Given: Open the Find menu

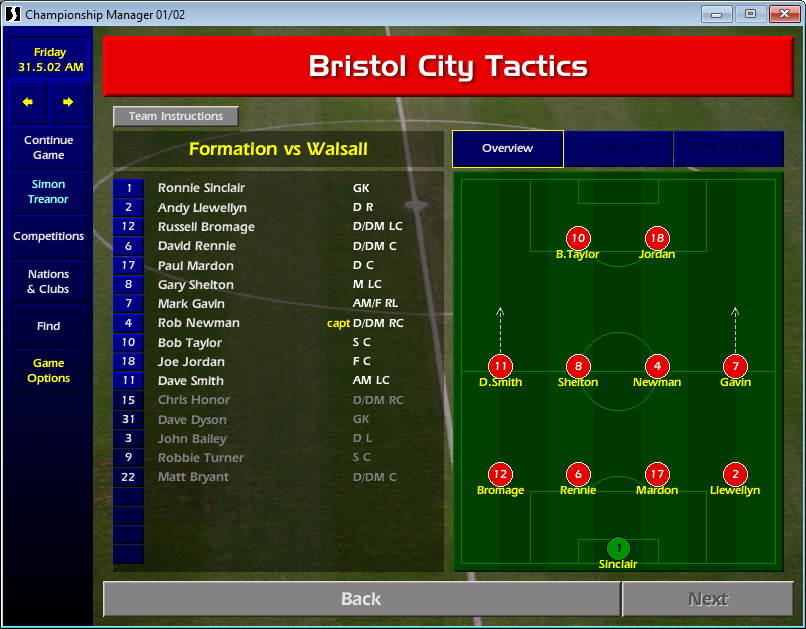Looking at the screenshot, I should [x=49, y=326].
